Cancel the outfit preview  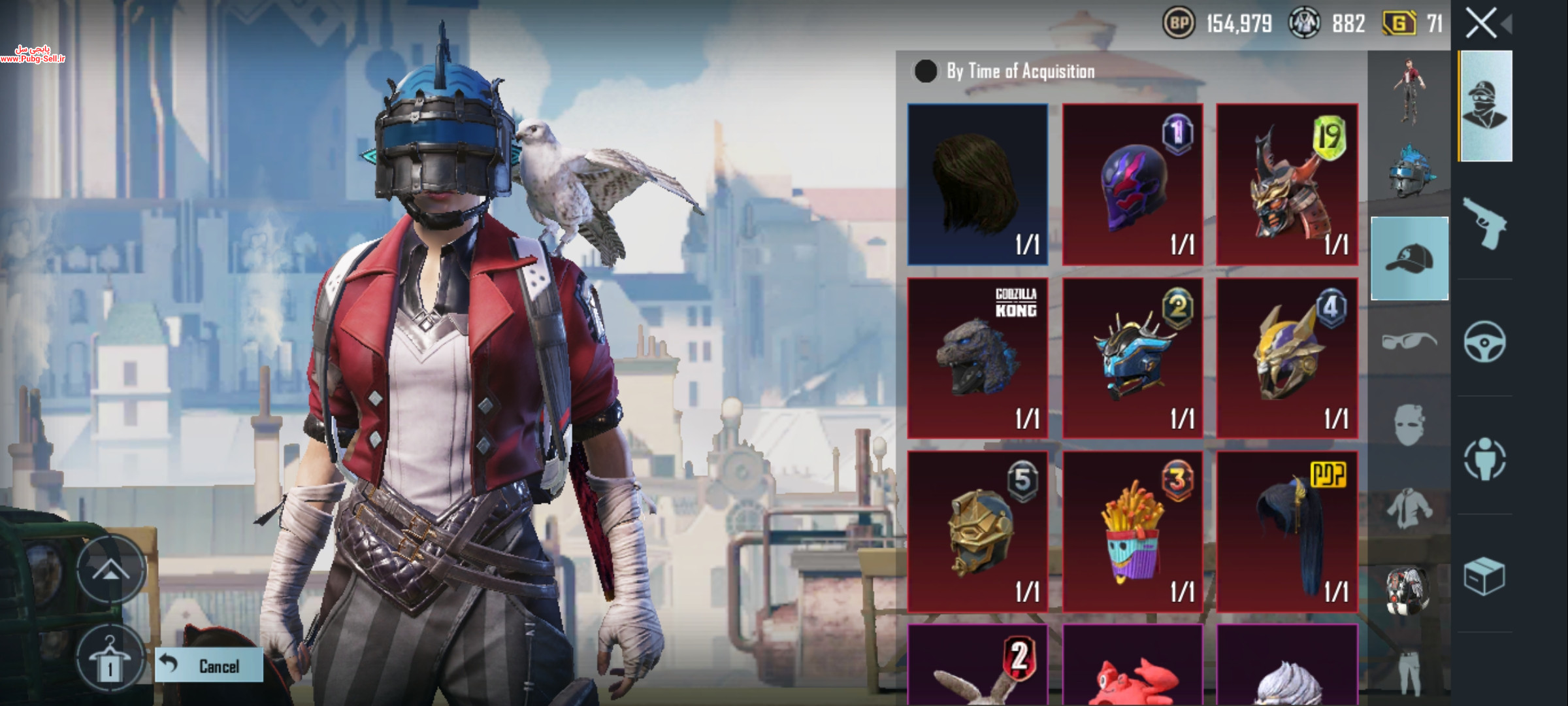(x=209, y=665)
